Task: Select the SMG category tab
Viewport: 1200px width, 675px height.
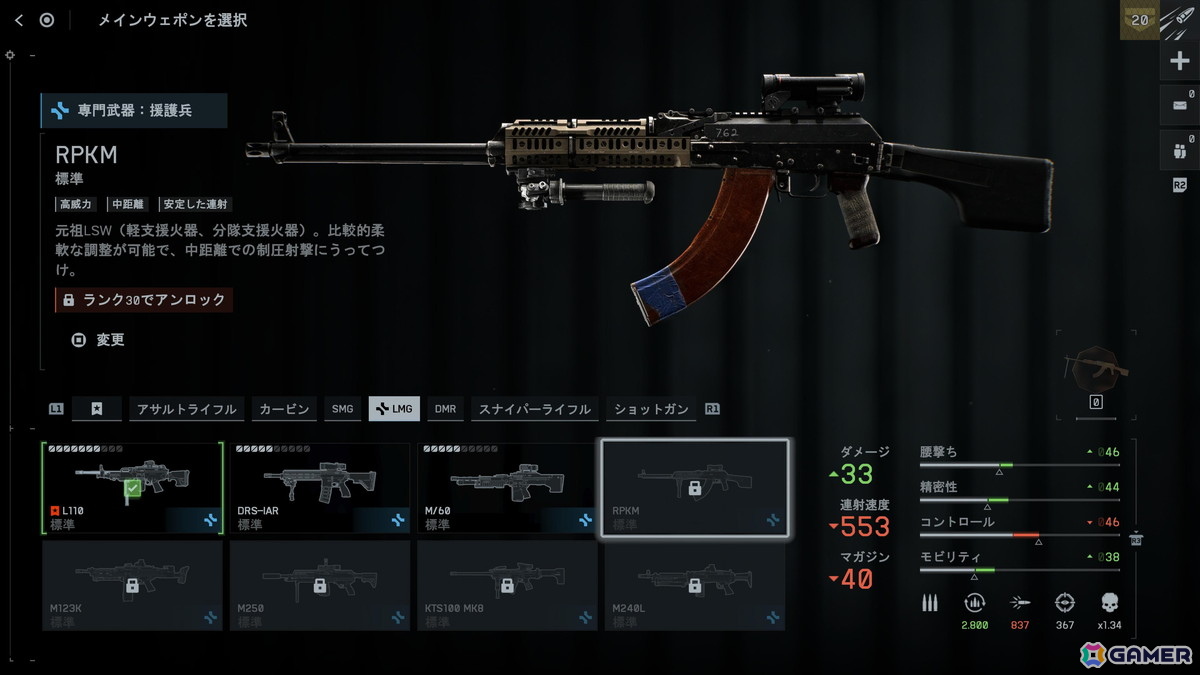Action: [343, 409]
